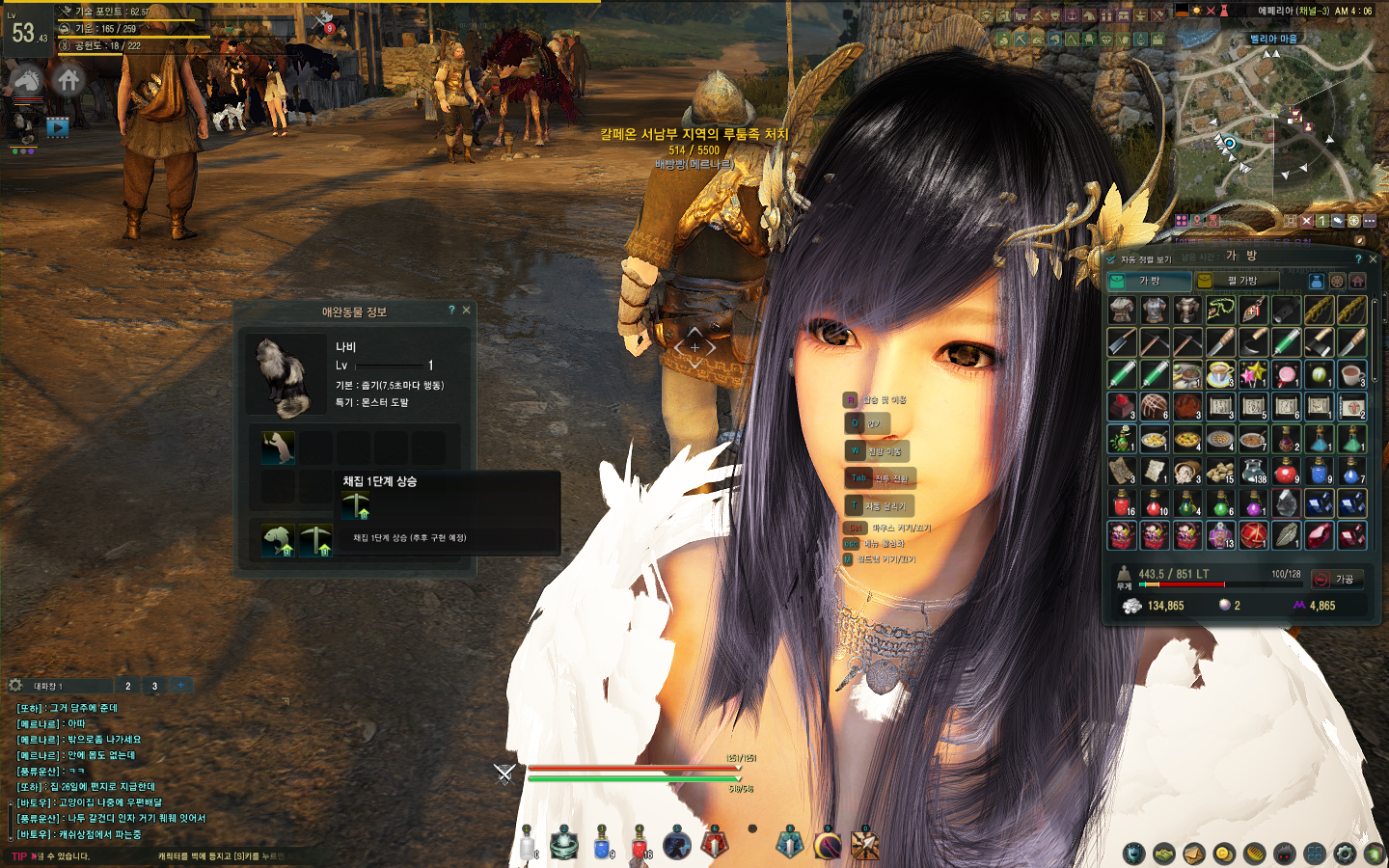Select the pink lollipop item slot

1286,374
